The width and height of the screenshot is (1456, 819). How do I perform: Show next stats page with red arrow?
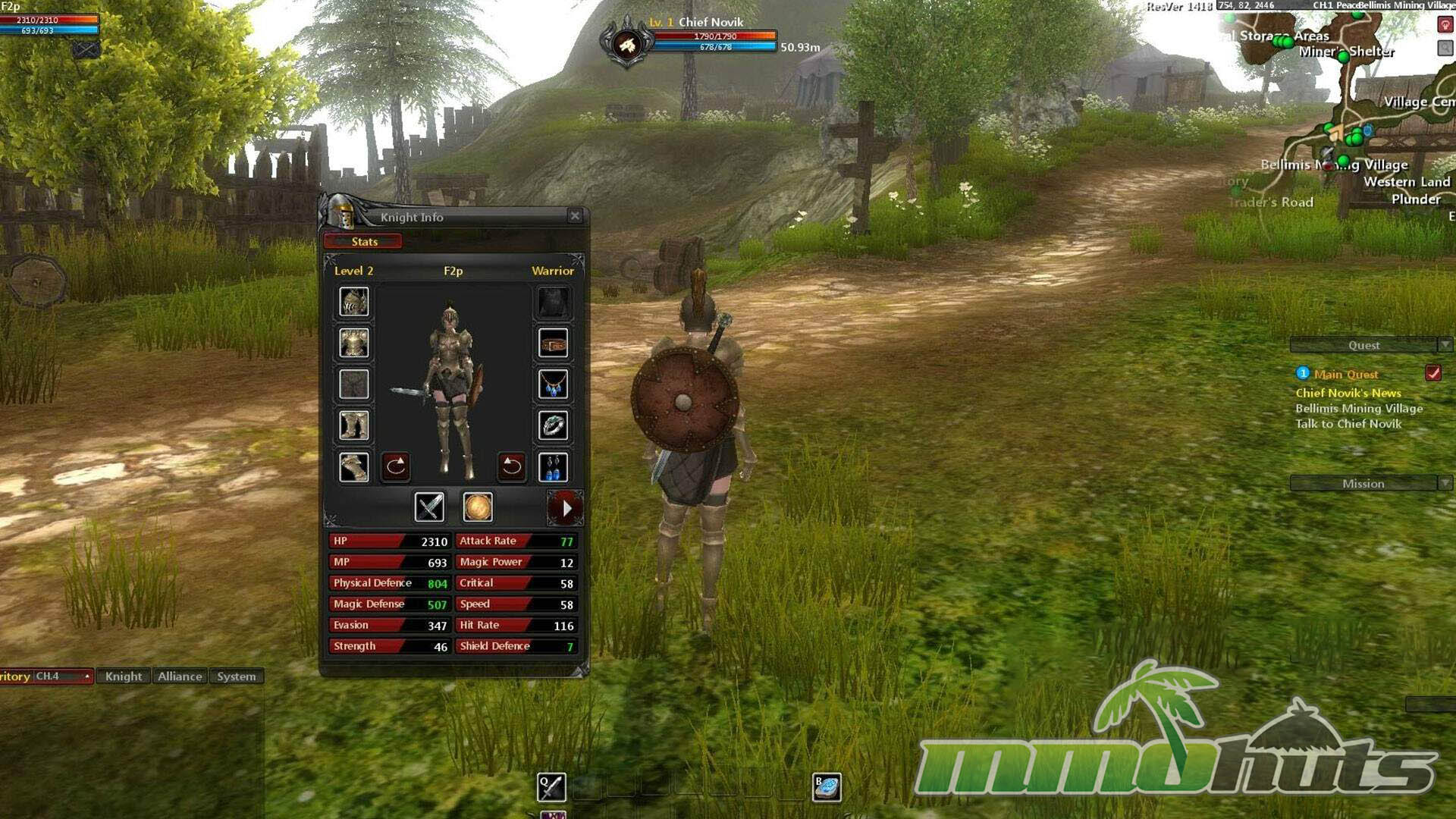tap(565, 508)
